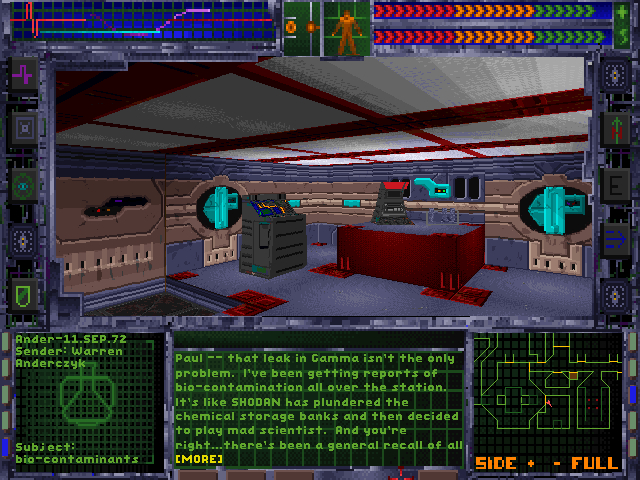Zoom out the automap with minus
This screenshot has height=480, width=640.
(x=555, y=463)
